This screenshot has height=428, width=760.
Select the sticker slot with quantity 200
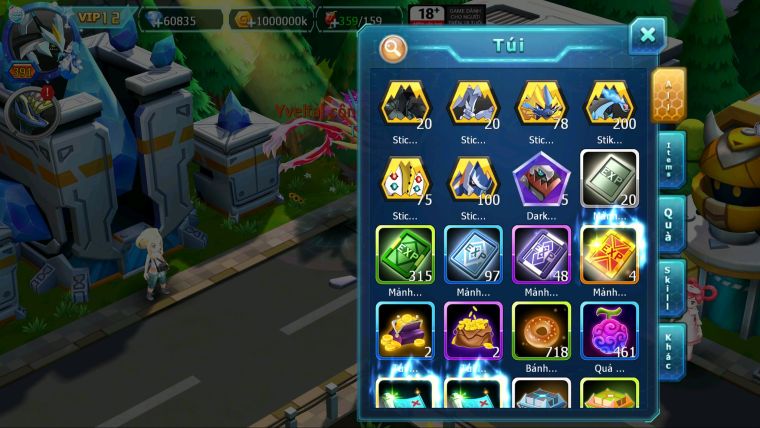(609, 104)
